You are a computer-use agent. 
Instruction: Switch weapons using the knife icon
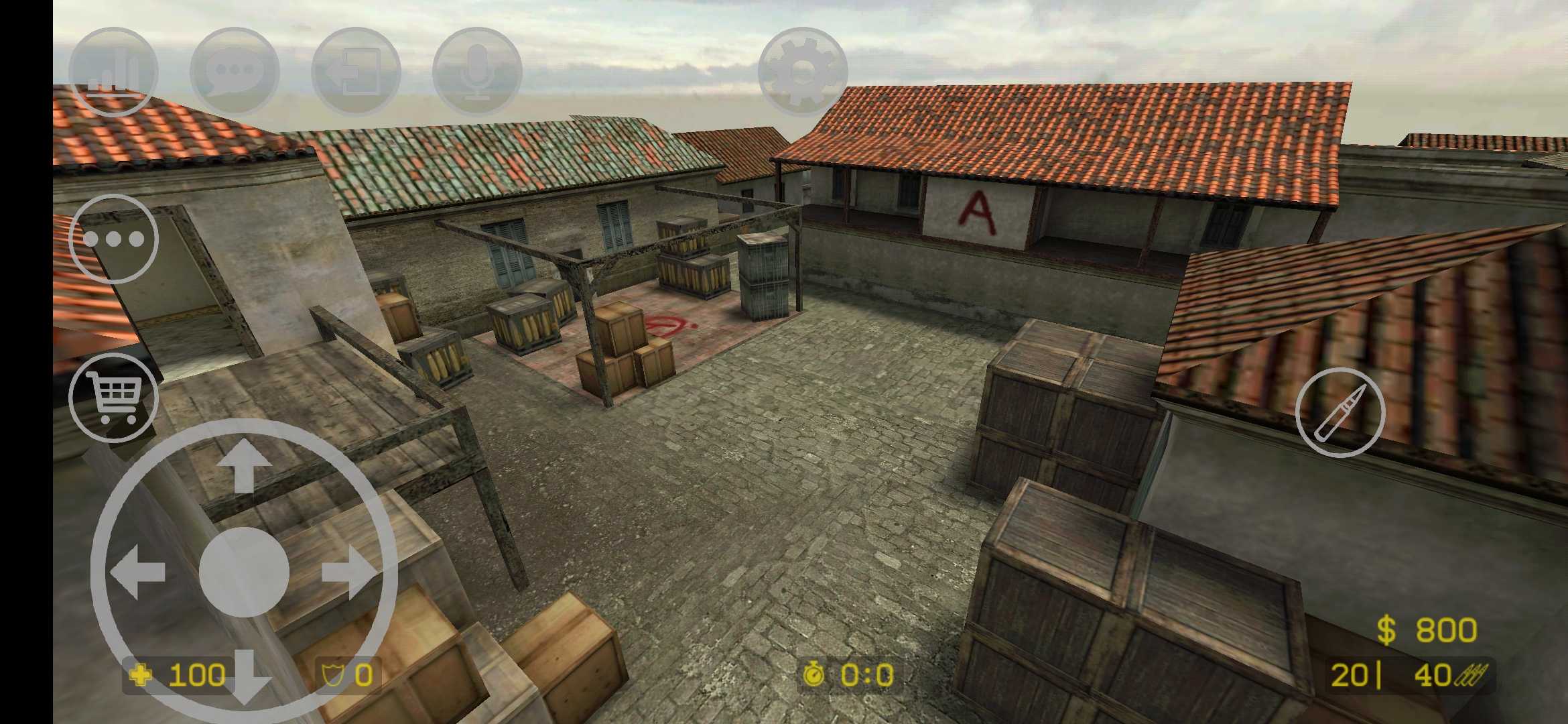point(1344,412)
